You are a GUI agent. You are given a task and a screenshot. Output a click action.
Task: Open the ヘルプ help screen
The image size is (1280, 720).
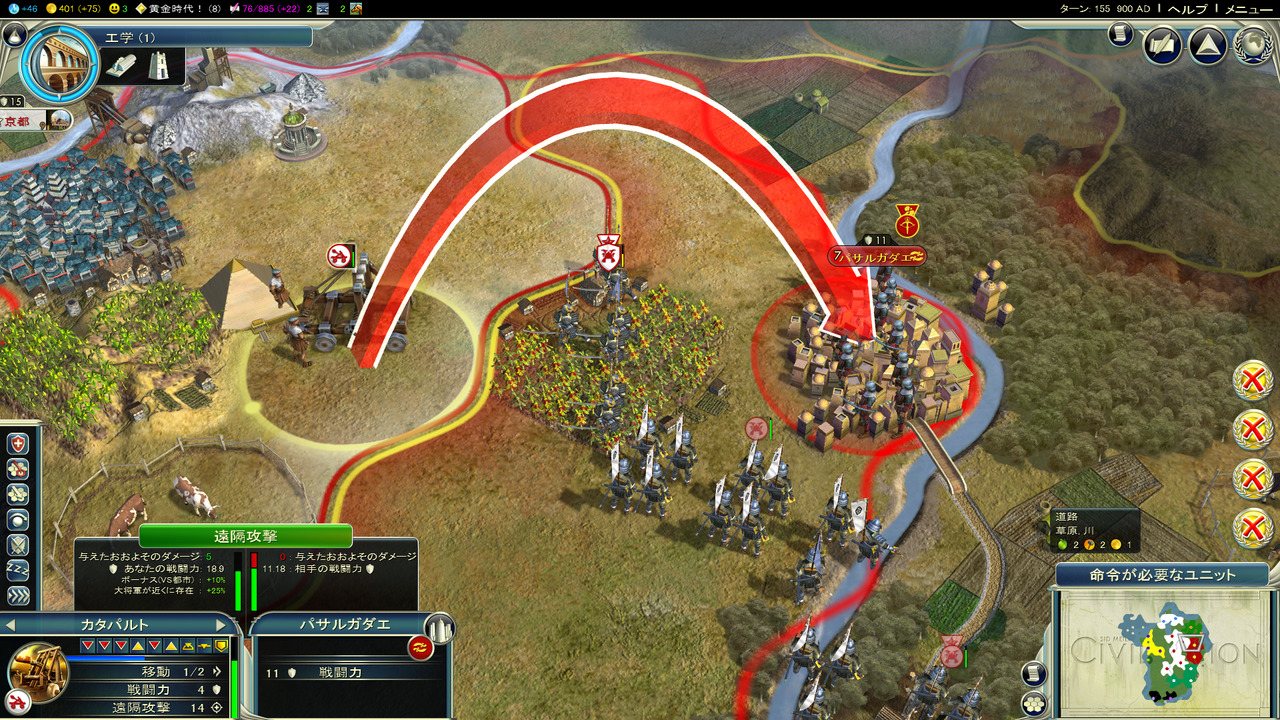click(1188, 8)
